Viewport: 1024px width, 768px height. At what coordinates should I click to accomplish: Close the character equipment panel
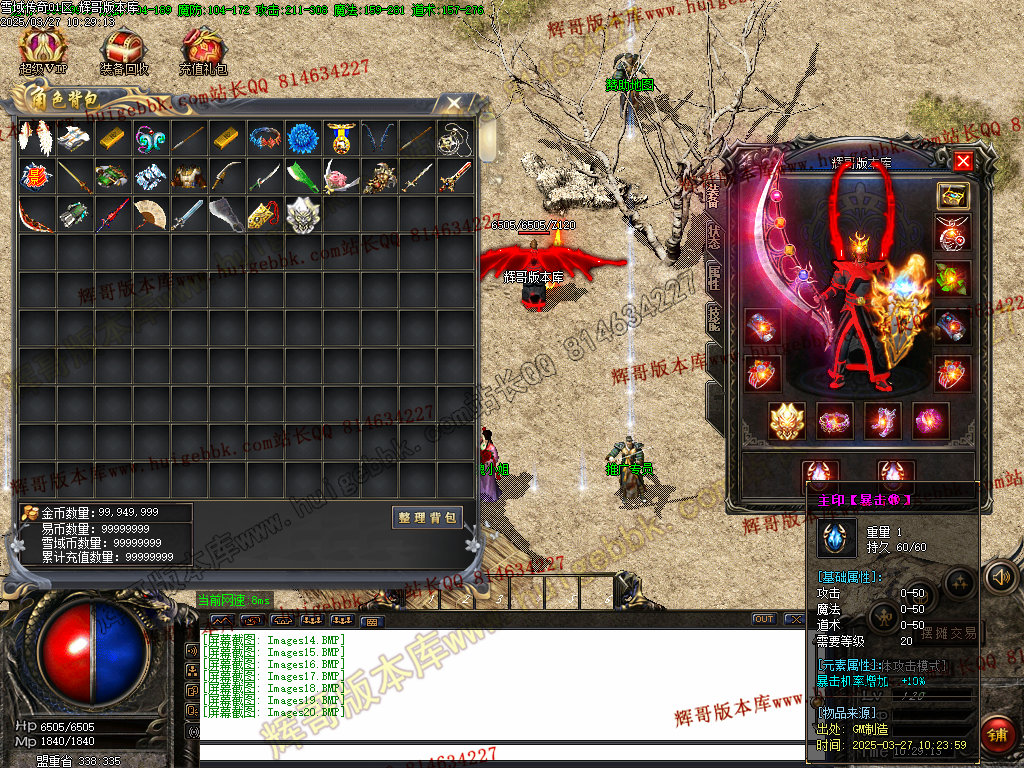click(962, 161)
